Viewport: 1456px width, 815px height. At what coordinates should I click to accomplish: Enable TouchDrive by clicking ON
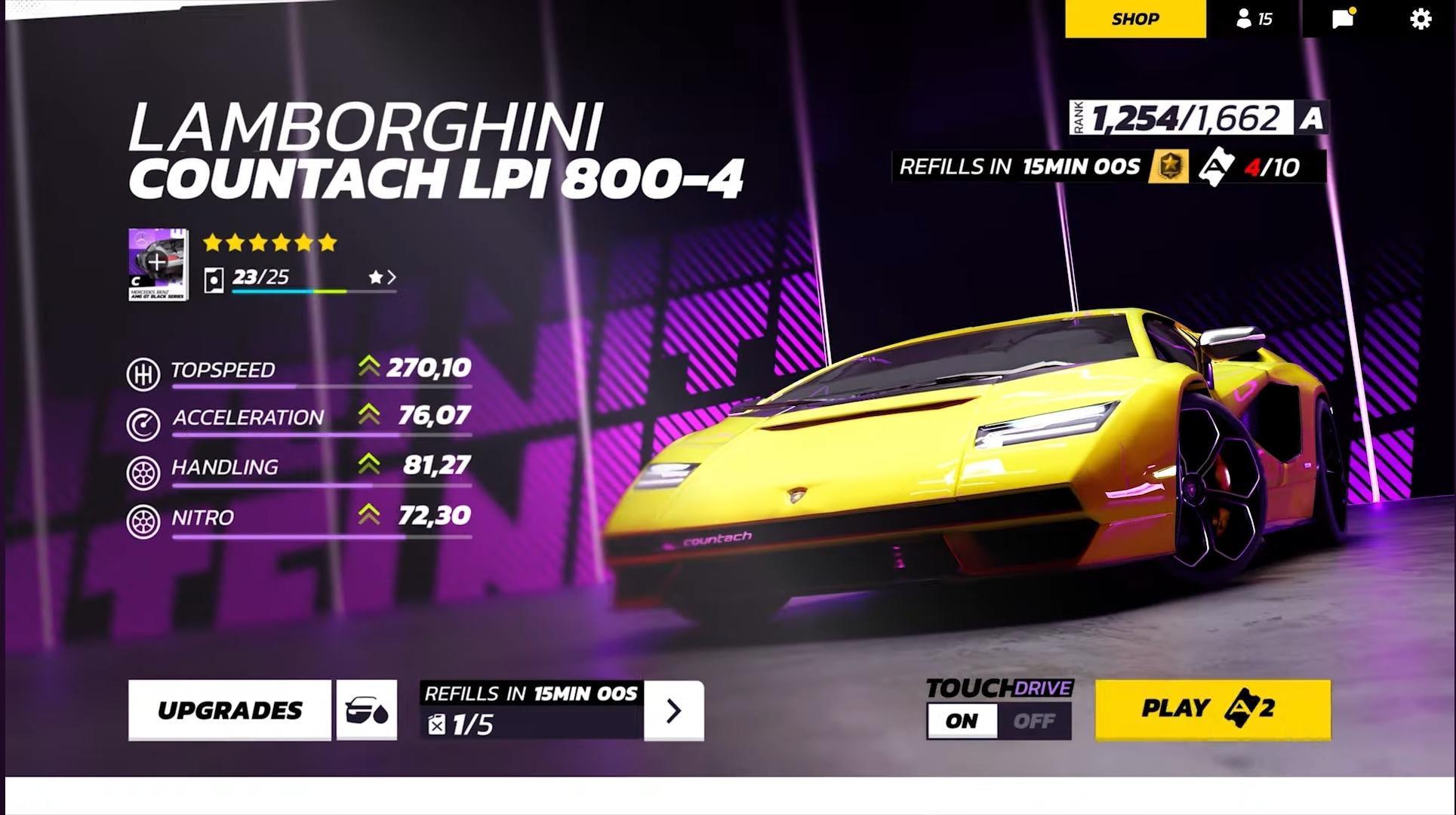pyautogui.click(x=963, y=721)
